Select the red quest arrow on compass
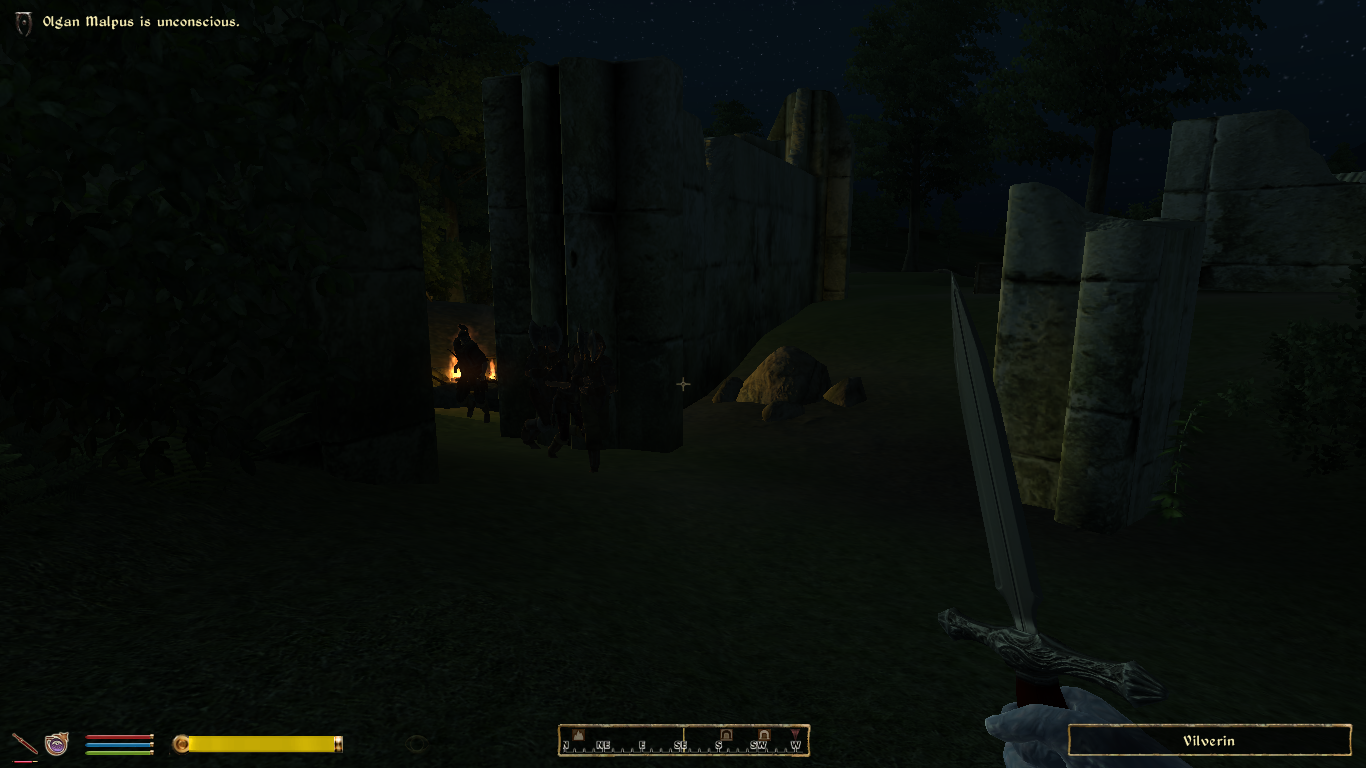The image size is (1366, 768). click(795, 735)
